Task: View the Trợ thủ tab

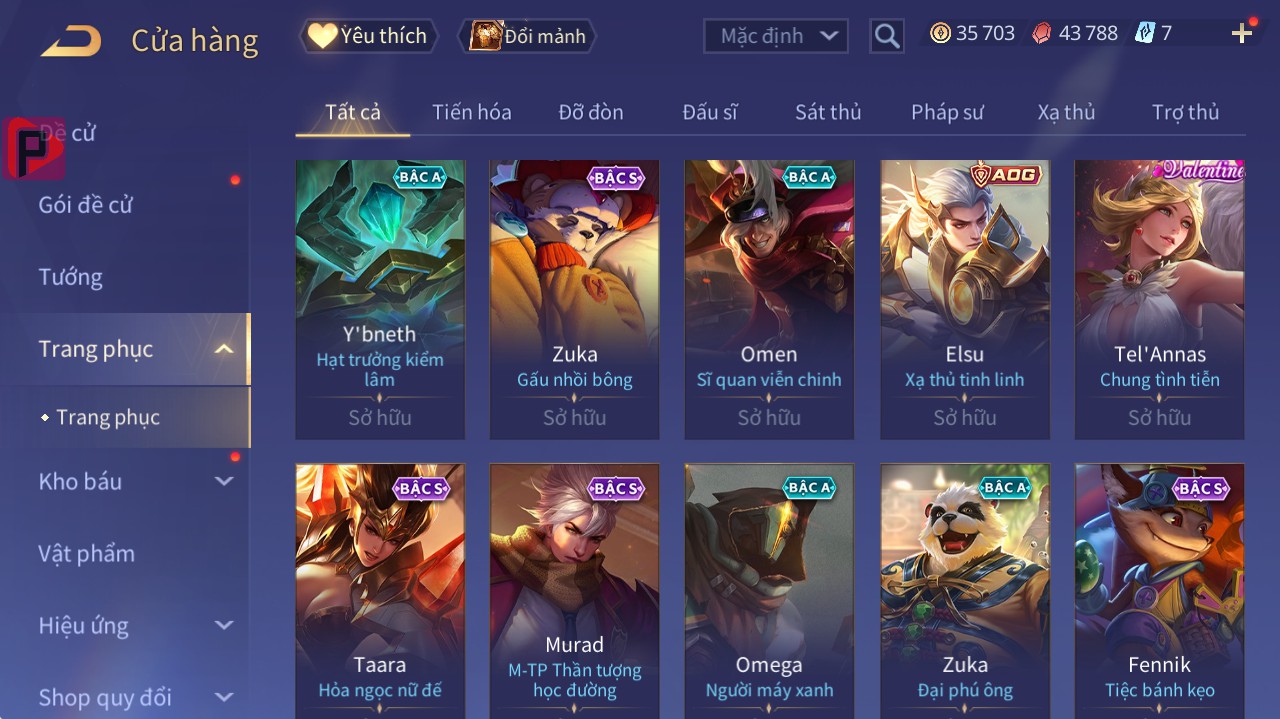Action: pyautogui.click(x=1185, y=112)
